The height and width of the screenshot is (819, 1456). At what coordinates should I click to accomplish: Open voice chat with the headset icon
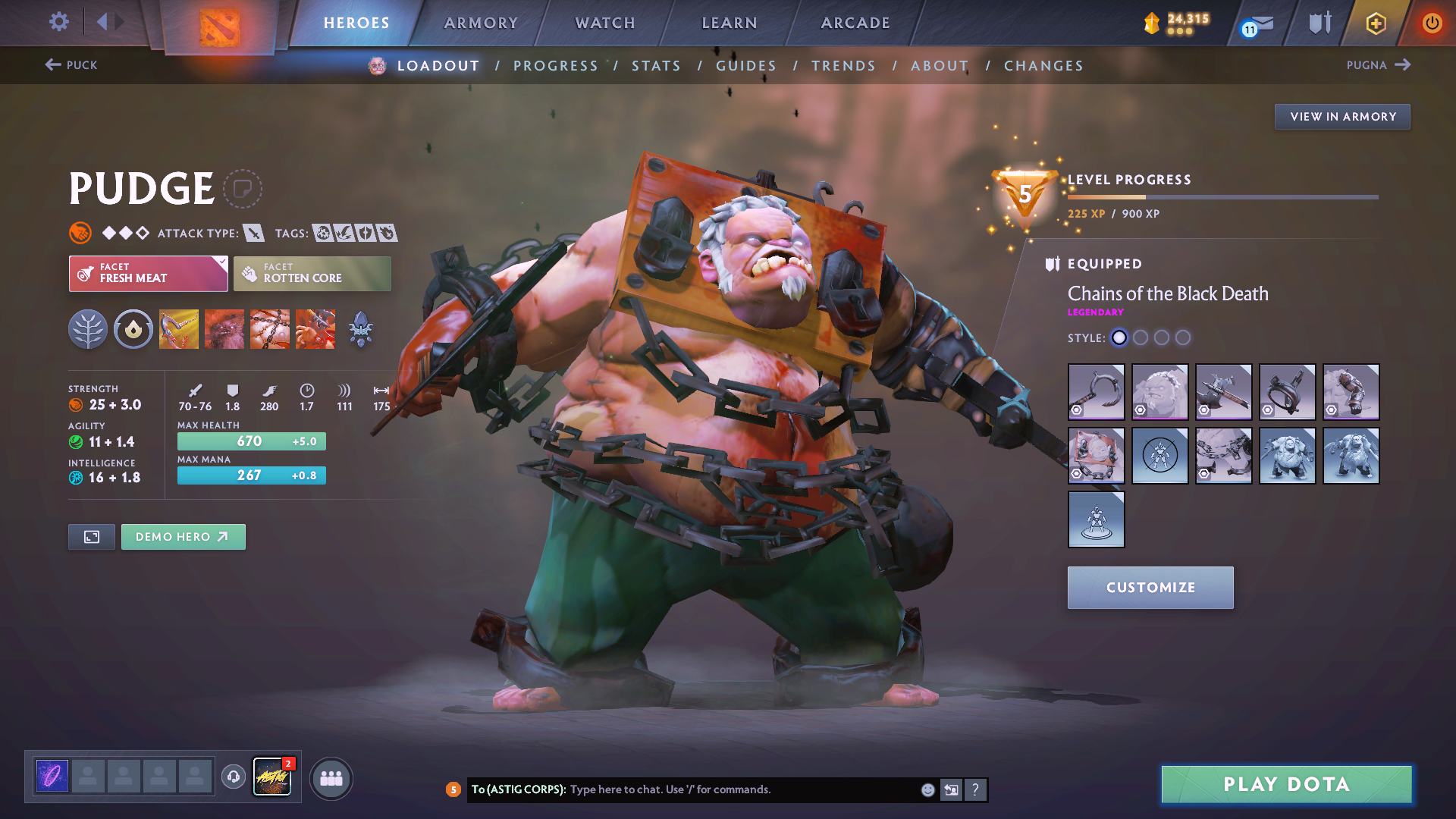pyautogui.click(x=233, y=777)
